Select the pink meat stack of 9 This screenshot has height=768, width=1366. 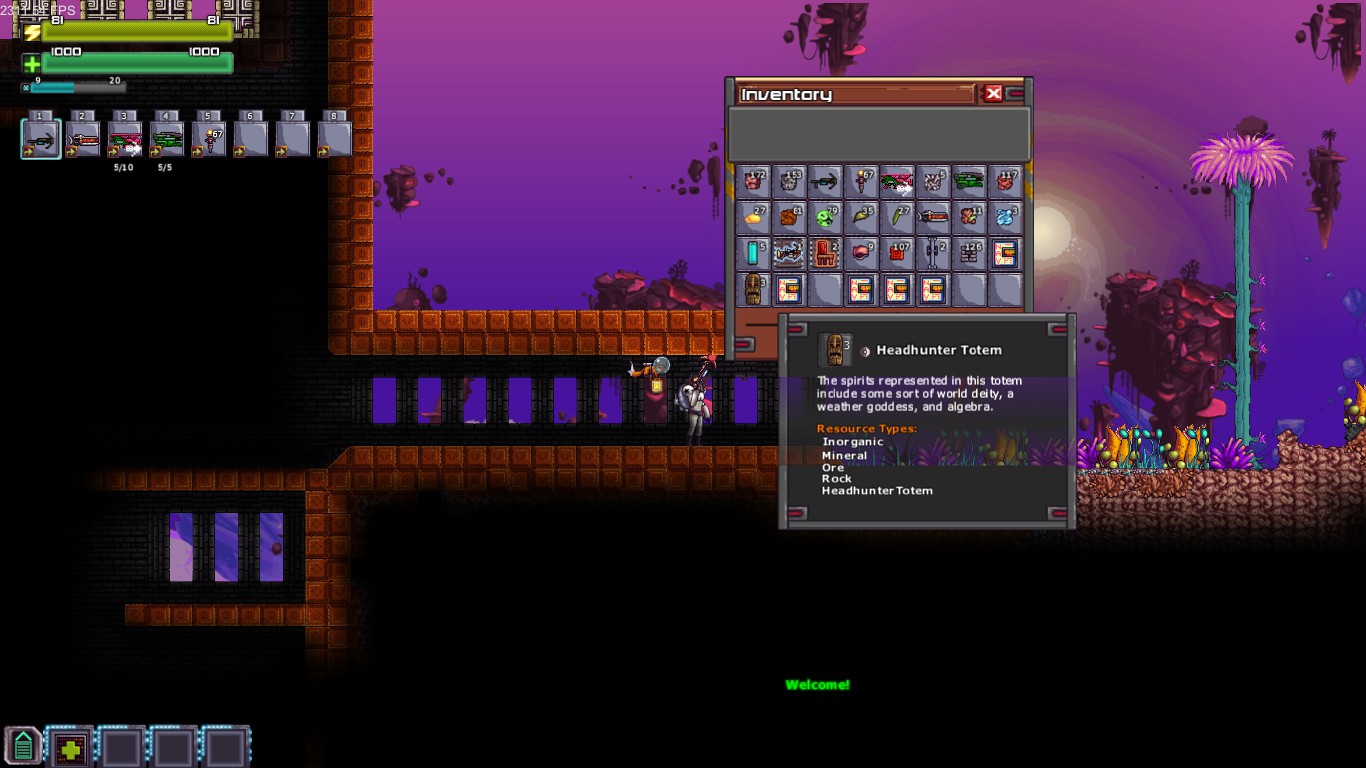[861, 253]
